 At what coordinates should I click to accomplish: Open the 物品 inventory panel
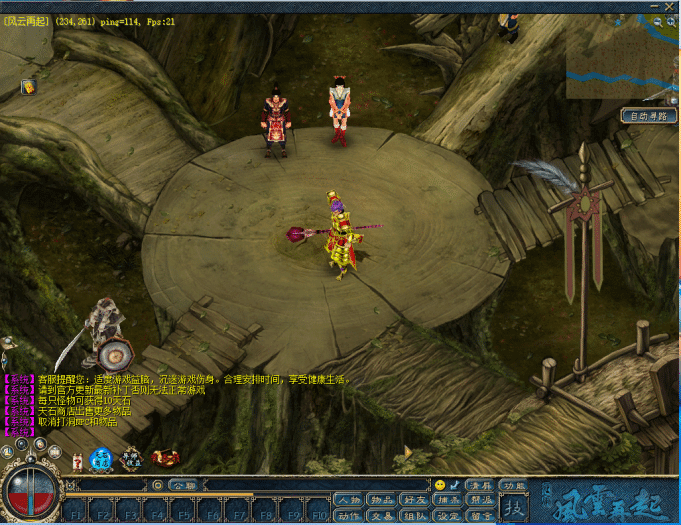[x=381, y=500]
